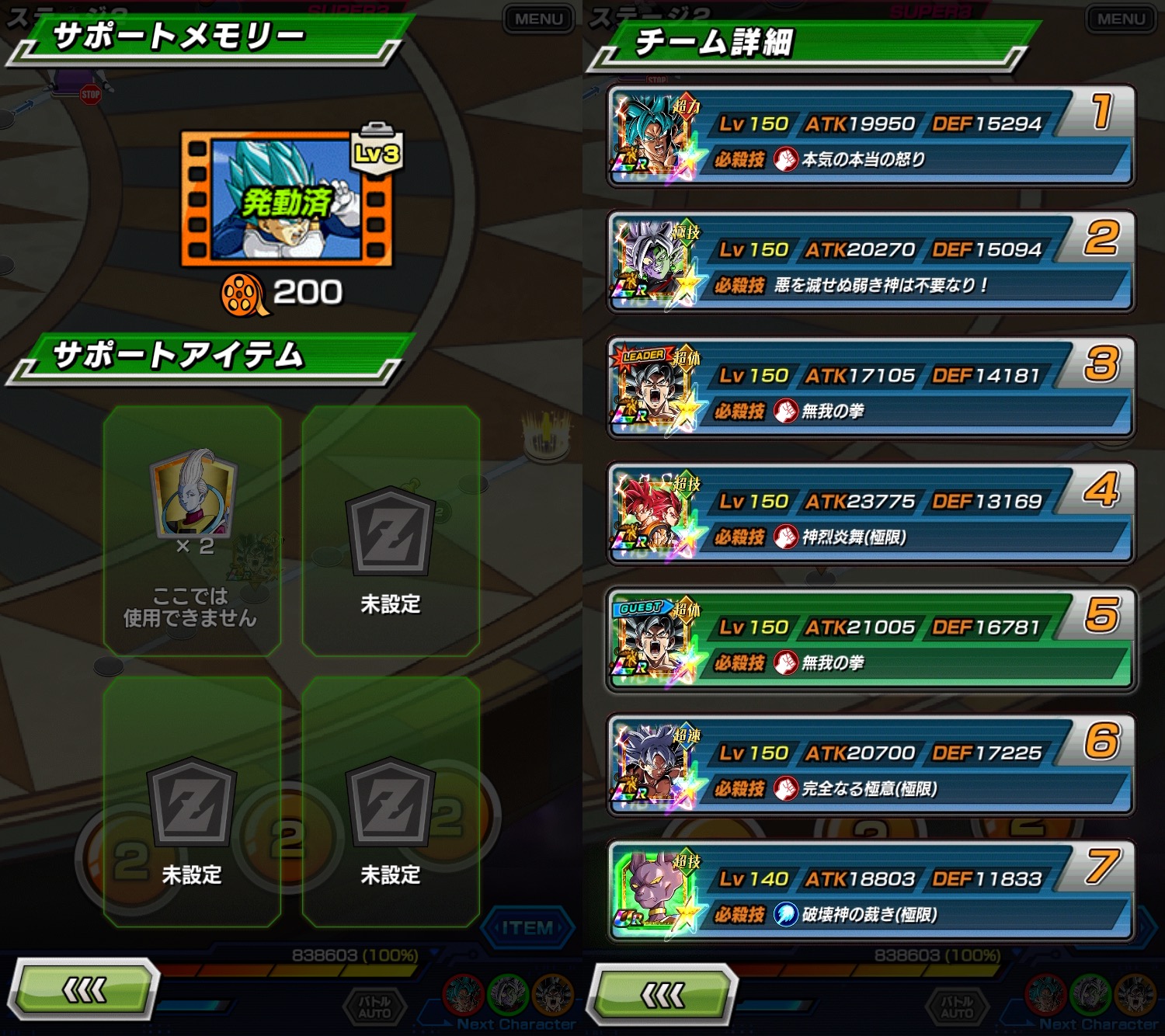
Task: Open the MENU above the Team Details header
Action: [x=1121, y=19]
